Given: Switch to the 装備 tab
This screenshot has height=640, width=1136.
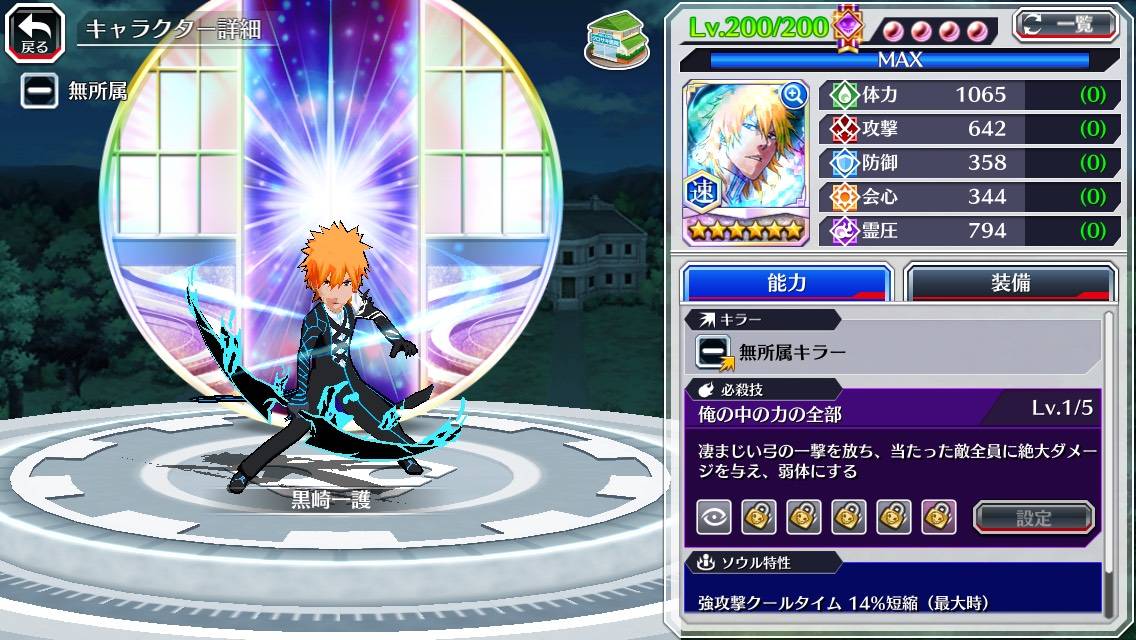Looking at the screenshot, I should pyautogui.click(x=1010, y=283).
